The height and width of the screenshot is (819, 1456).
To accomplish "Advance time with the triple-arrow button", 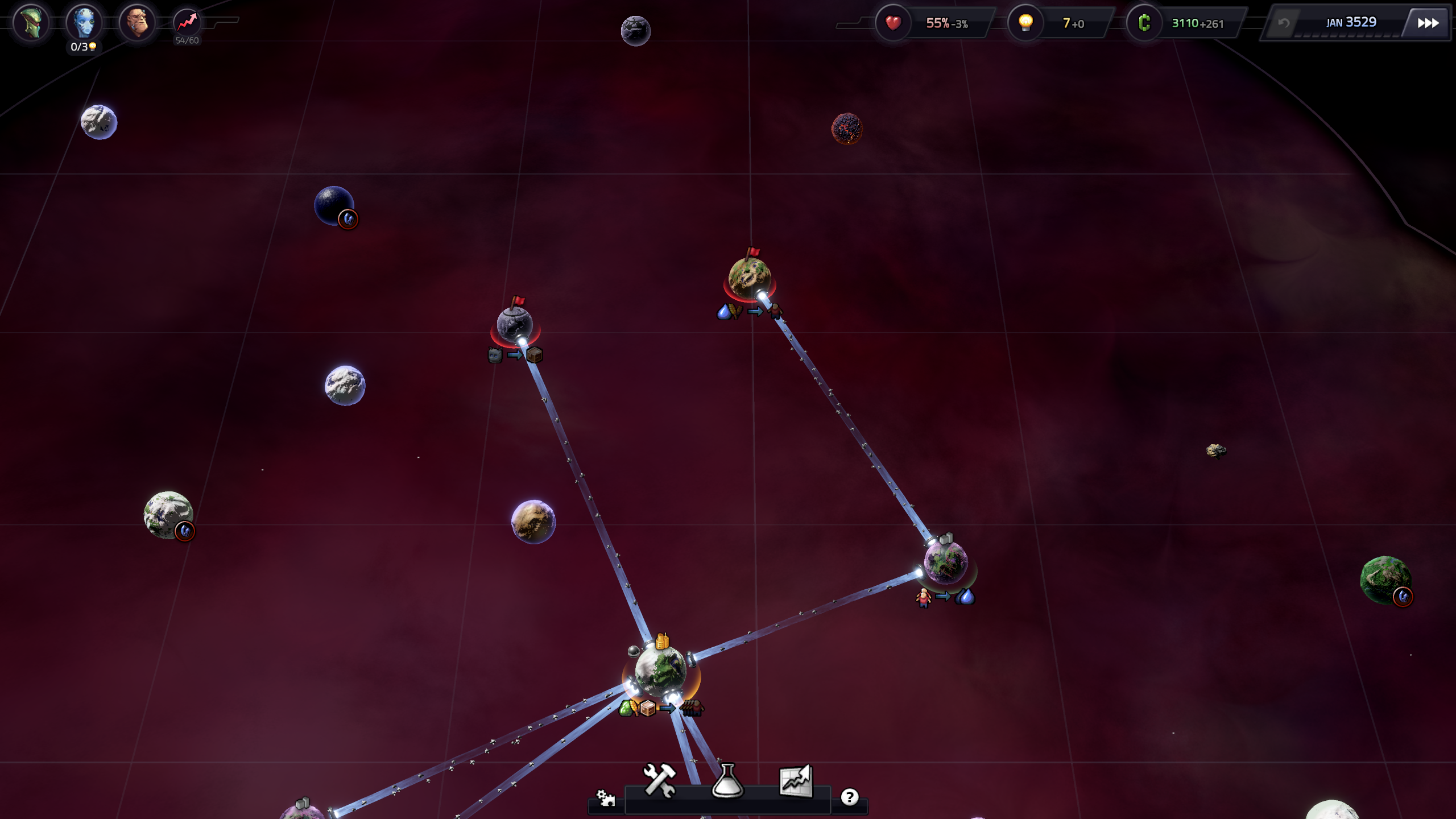I will [1428, 23].
